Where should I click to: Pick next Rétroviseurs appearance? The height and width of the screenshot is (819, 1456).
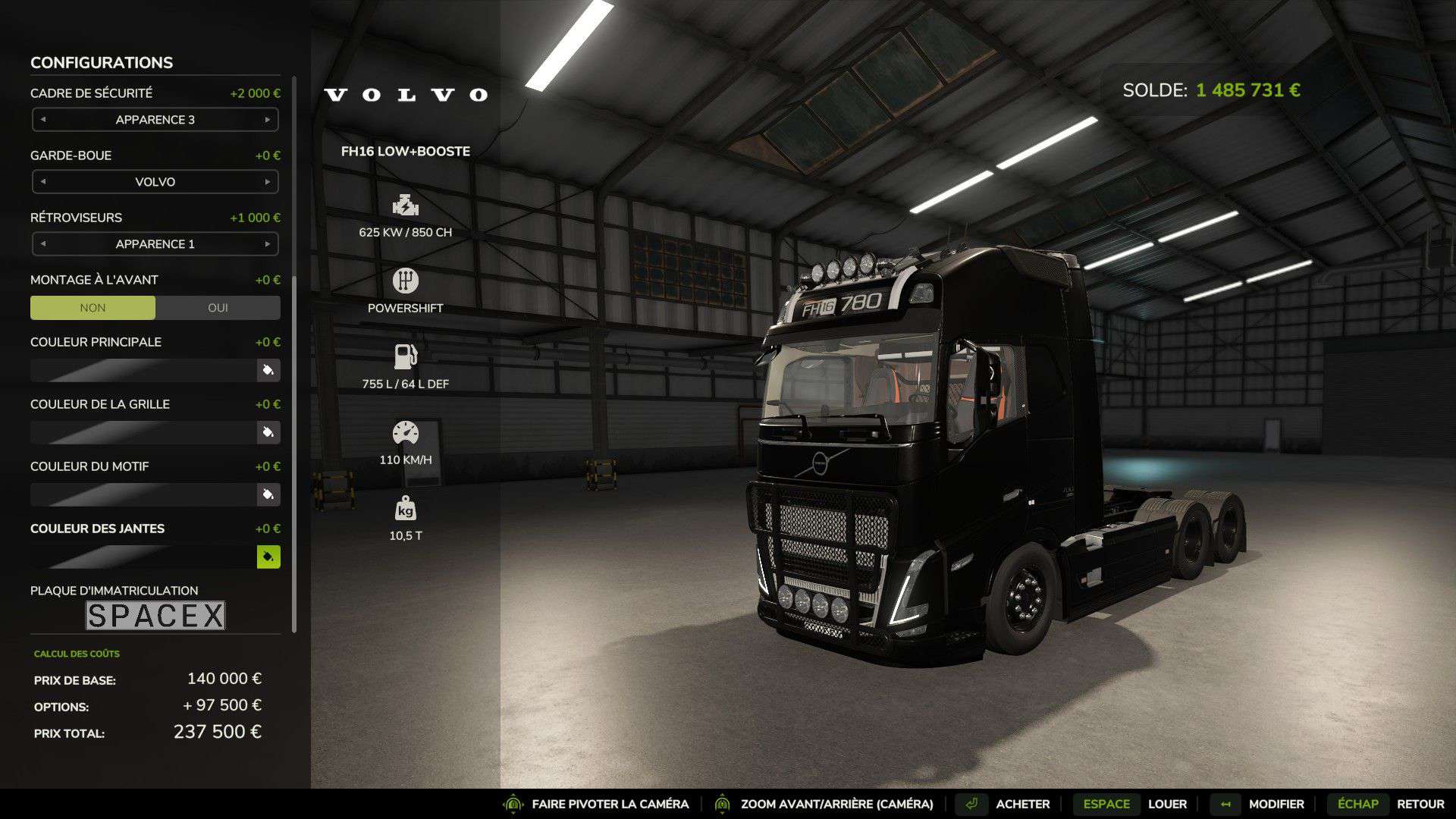point(267,244)
